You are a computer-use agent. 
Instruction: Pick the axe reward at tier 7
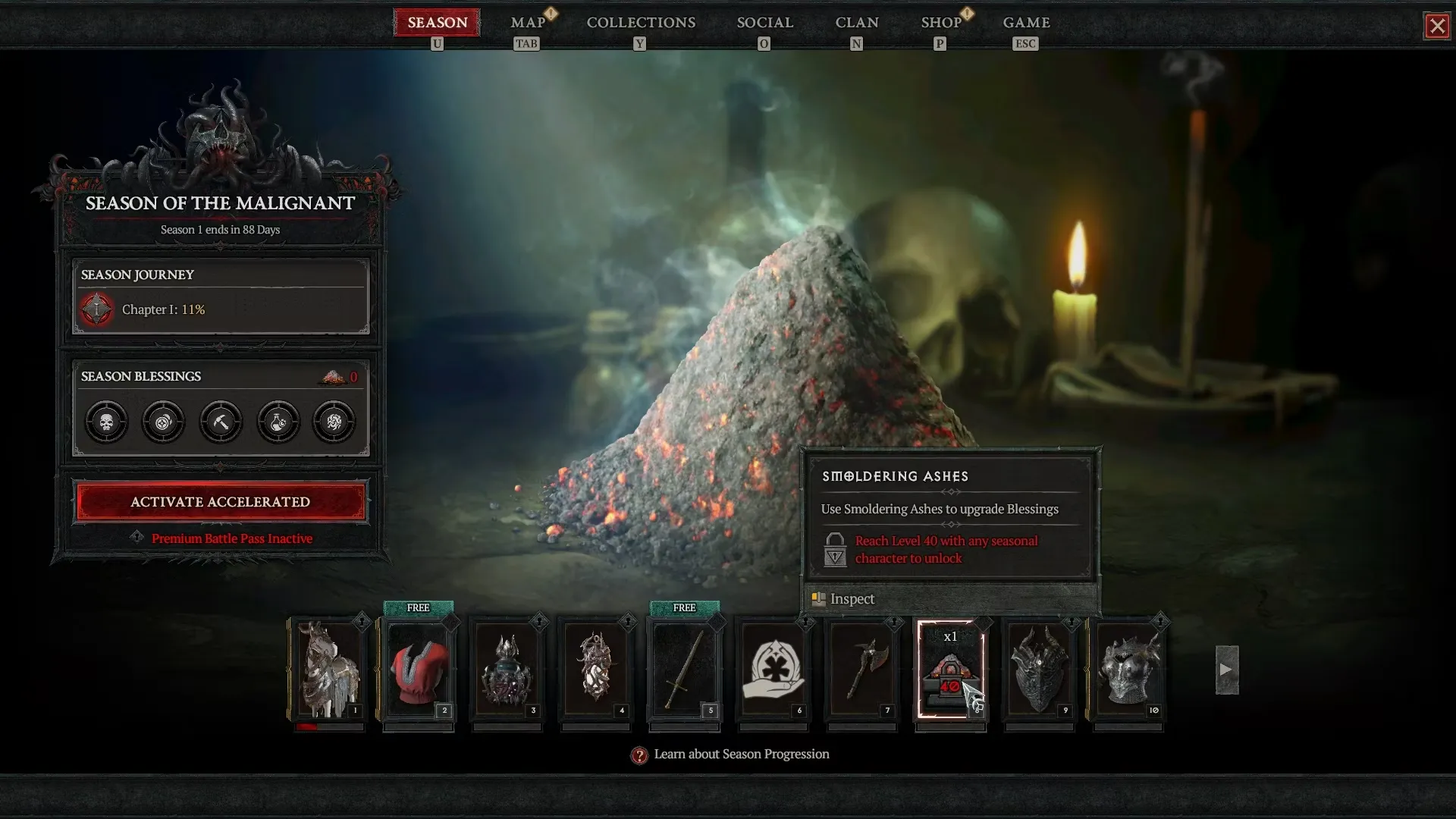point(861,669)
